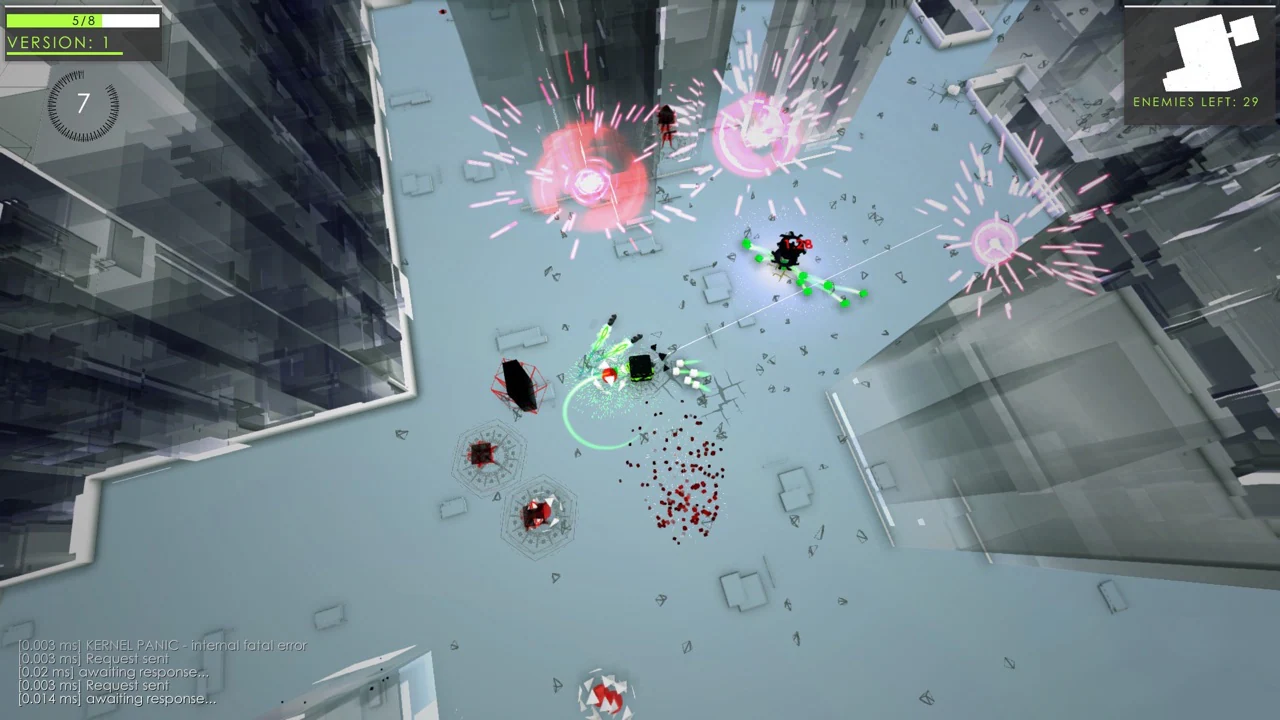Expand the KERNEL PANIC log entry

pyautogui.click(x=160, y=646)
